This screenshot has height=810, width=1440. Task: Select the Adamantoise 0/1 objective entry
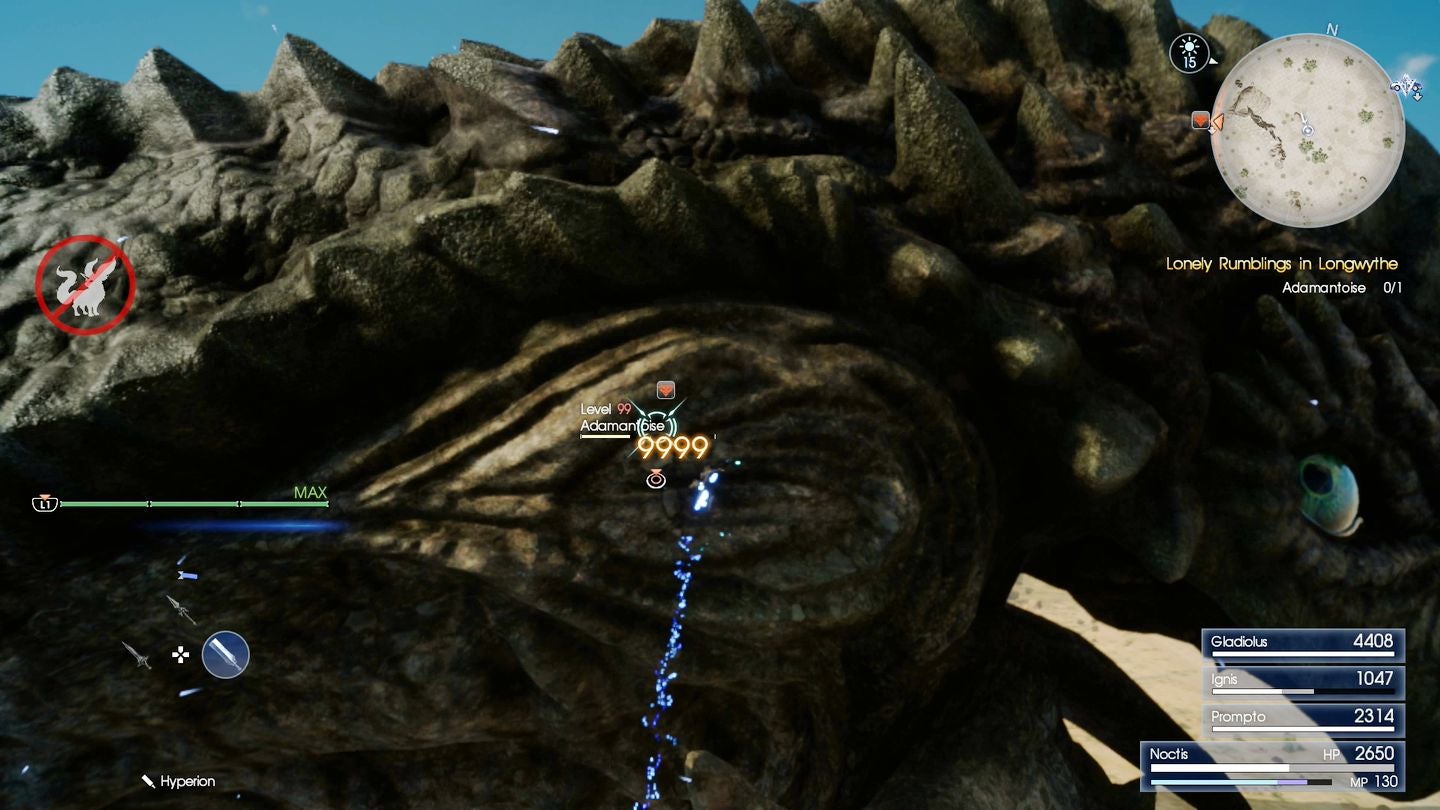coord(1341,287)
